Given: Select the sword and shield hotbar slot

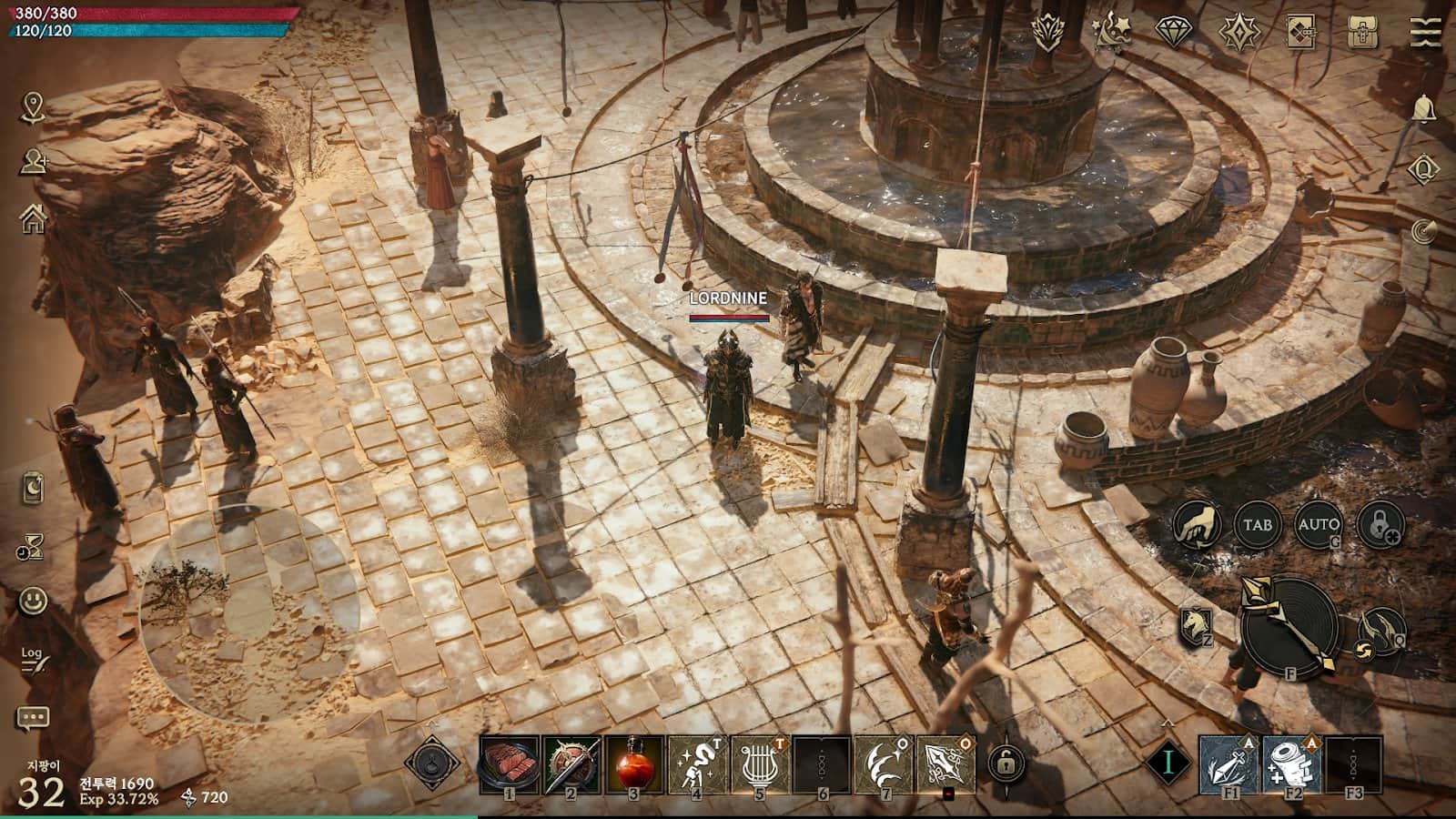Looking at the screenshot, I should tap(571, 763).
